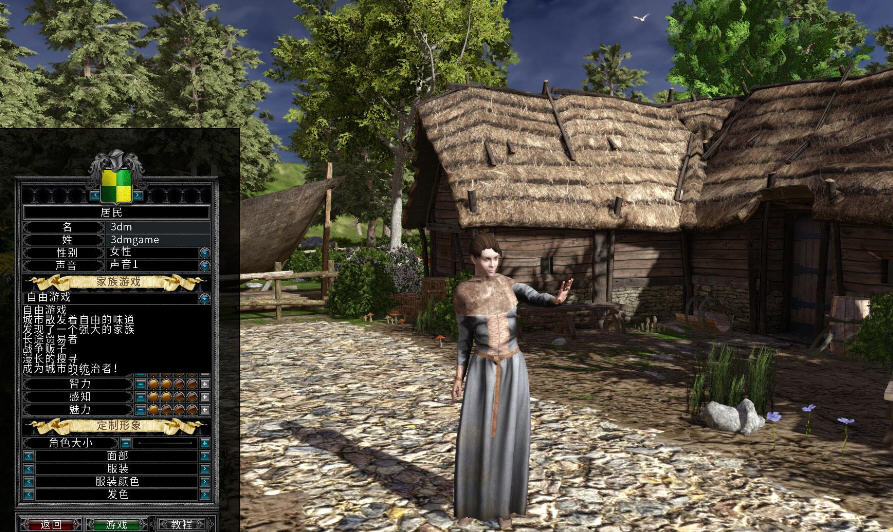Decrease 魅力 charisma with the minus button
Viewport: 893px width, 532px height.
[x=140, y=409]
